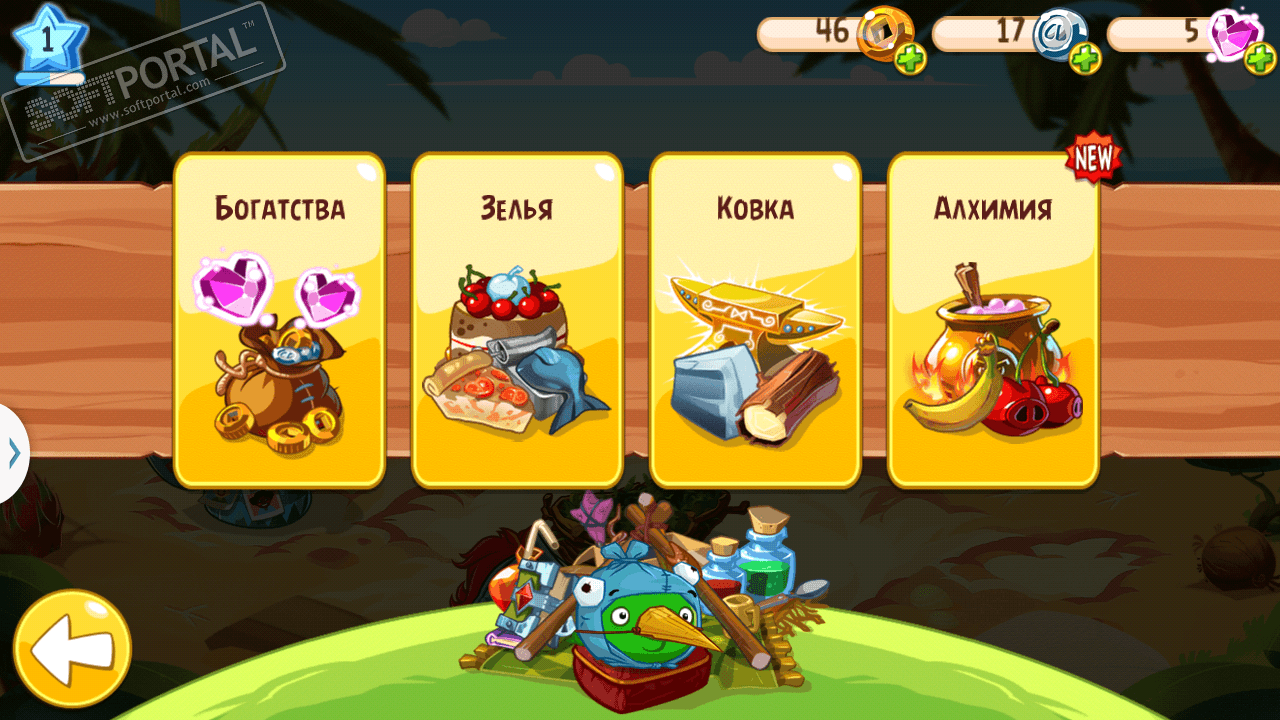
Task: Open the new Алхимия alchemy card
Action: 993,320
